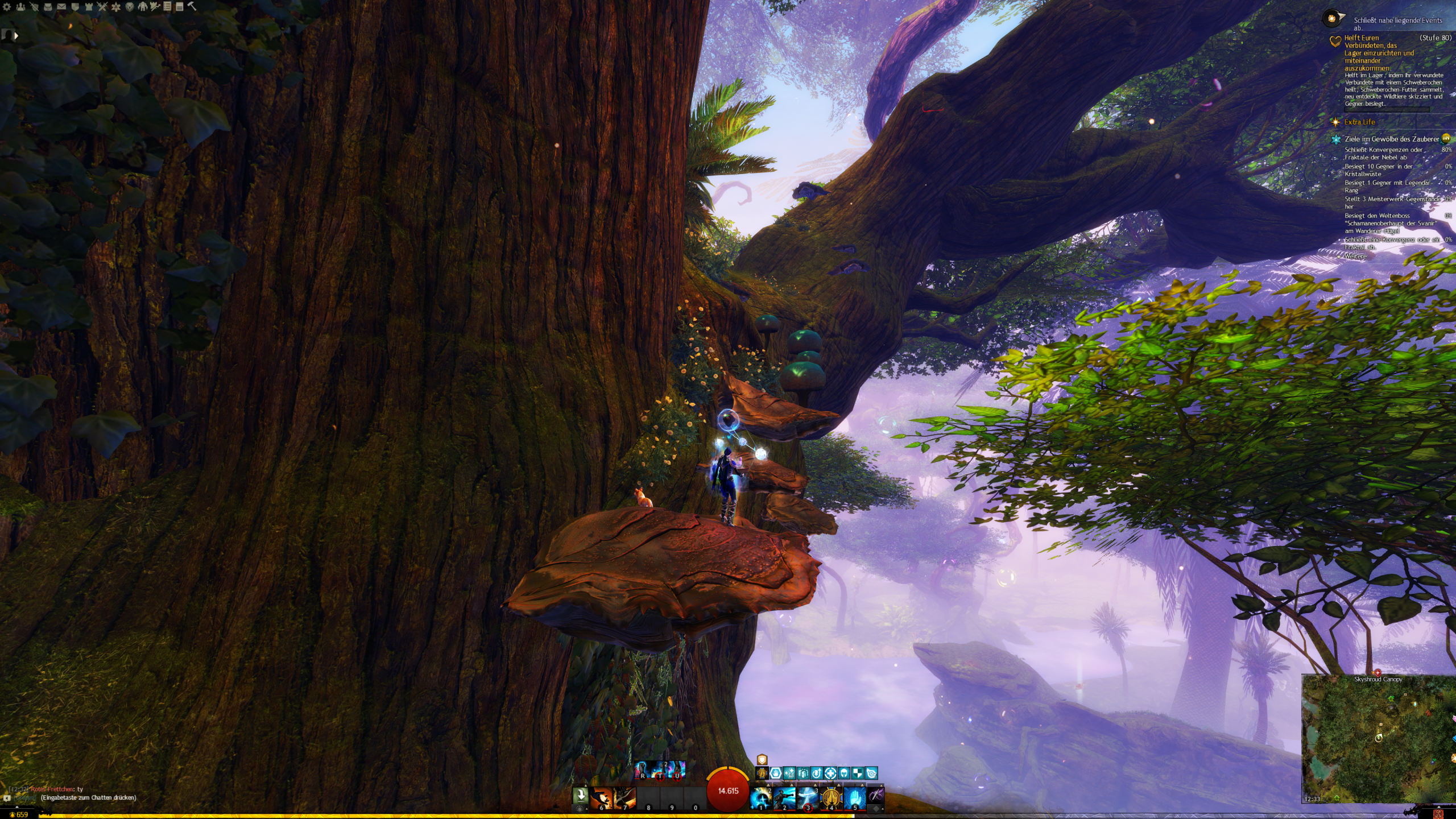The image size is (1456, 819).
Task: Open the hammer crafting icon
Action: click(192, 6)
